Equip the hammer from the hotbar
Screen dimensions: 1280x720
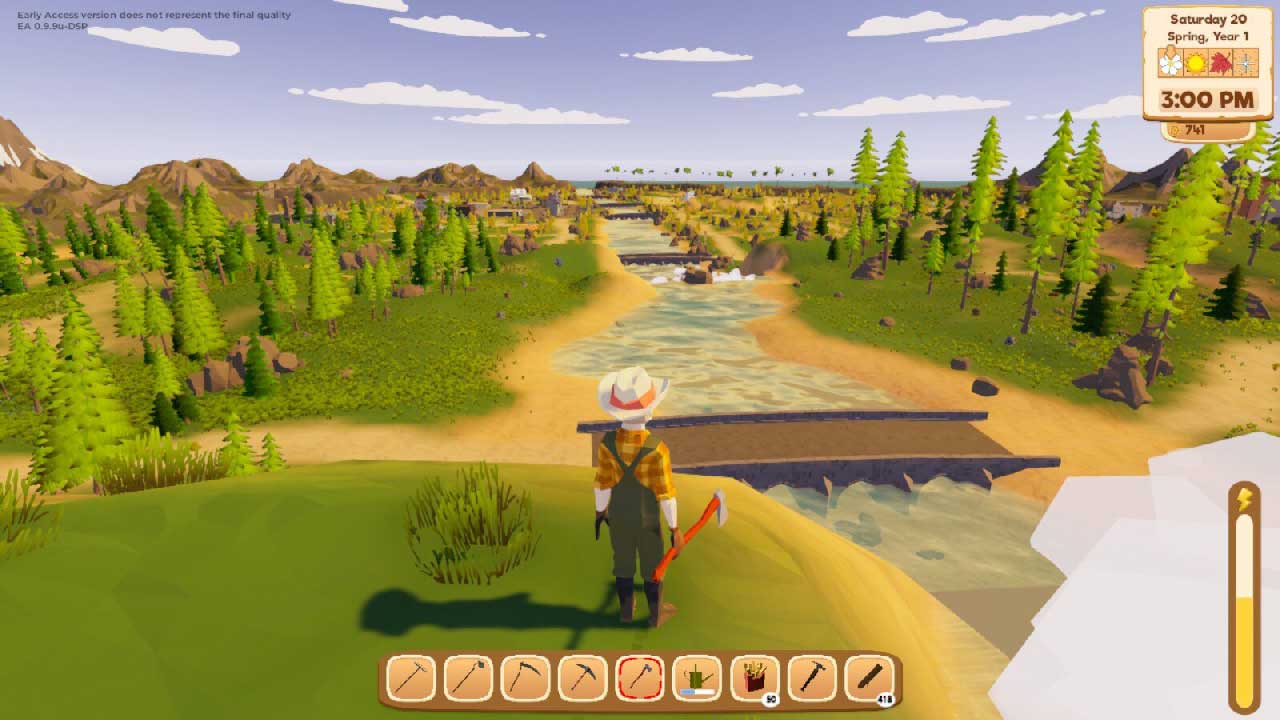click(812, 679)
